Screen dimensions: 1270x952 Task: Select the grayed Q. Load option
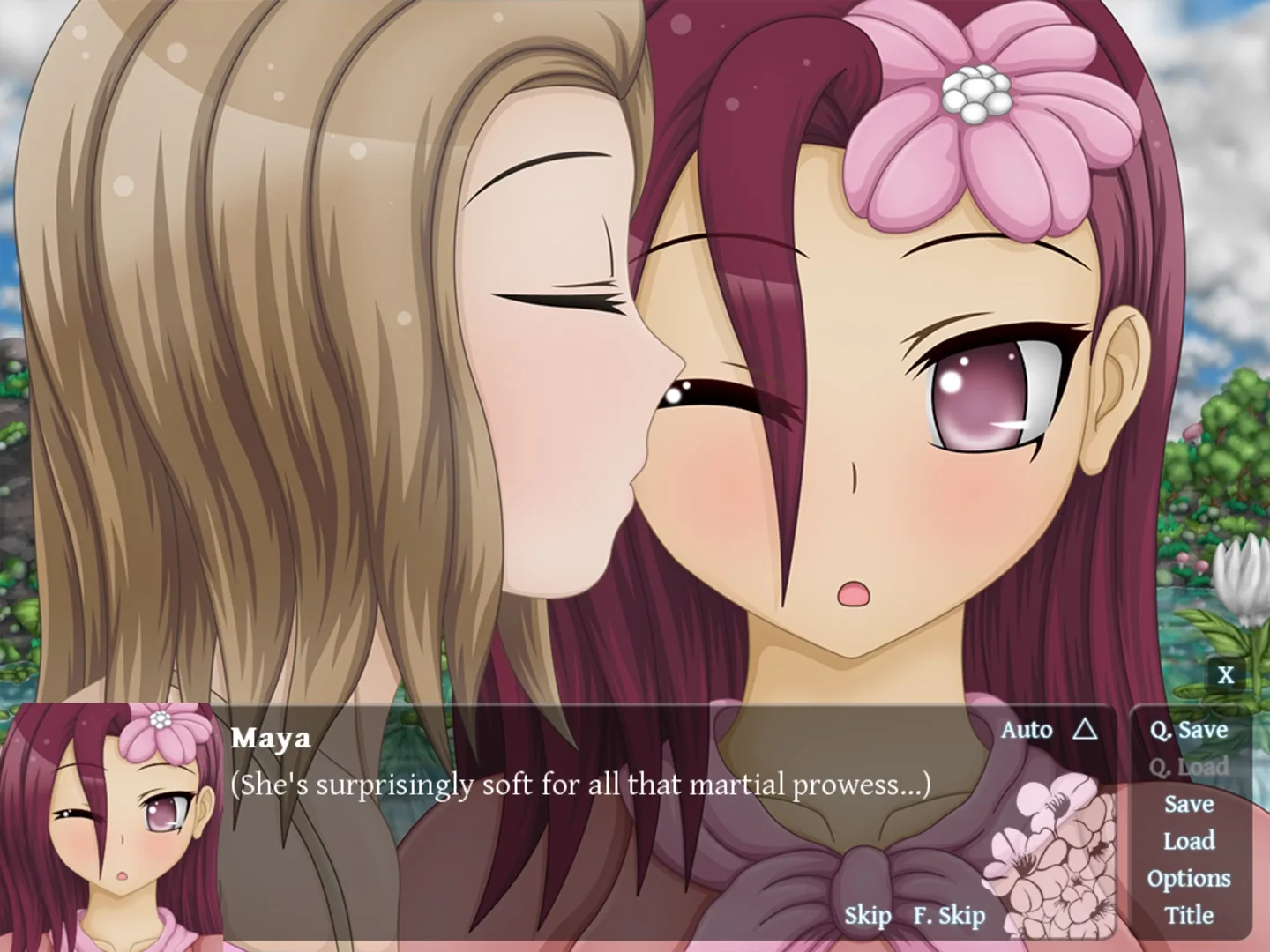[x=1189, y=767]
